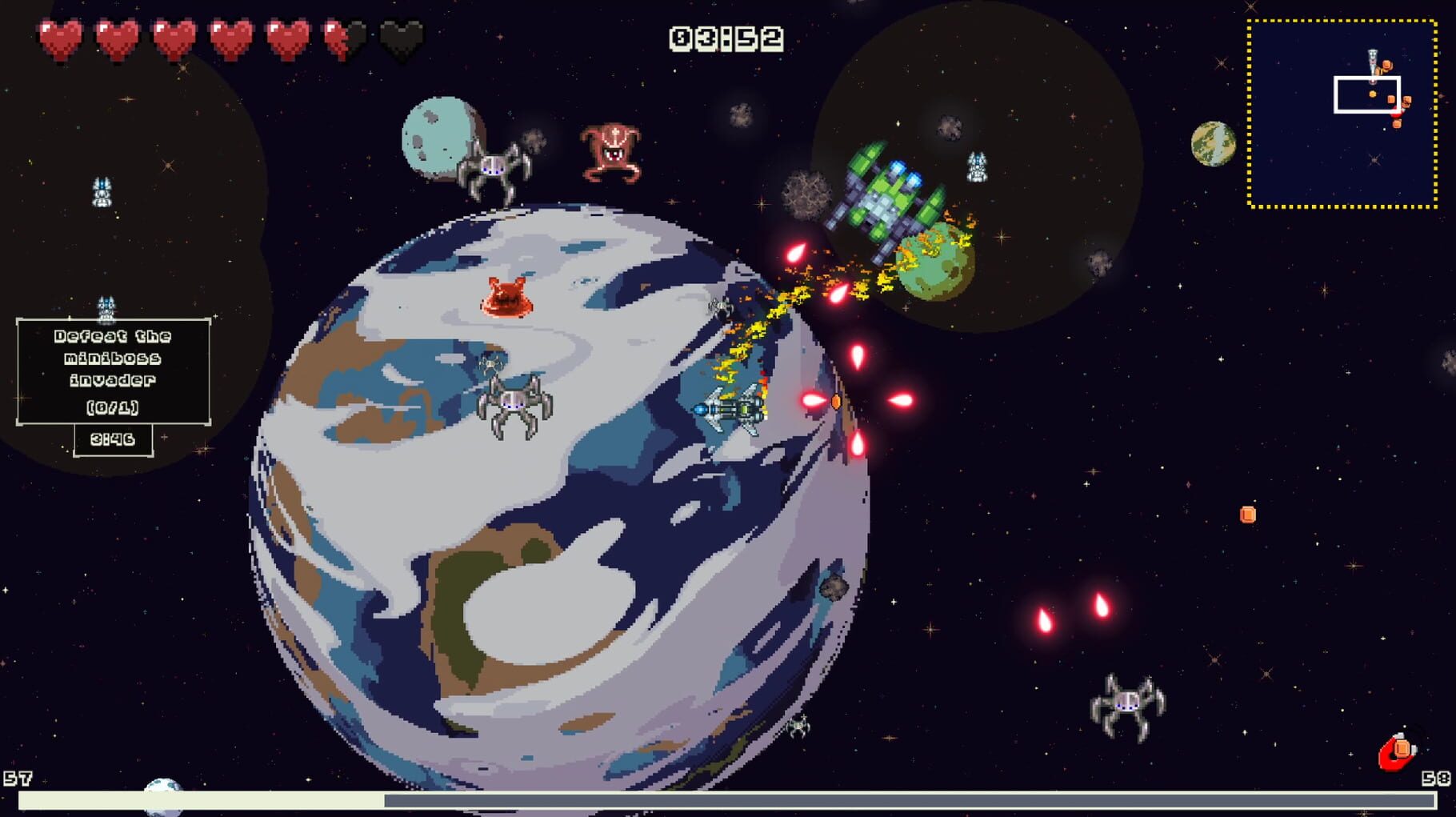This screenshot has height=817, width=1456.
Task: Expand the quest timer showing 3:46
Action: (x=113, y=439)
